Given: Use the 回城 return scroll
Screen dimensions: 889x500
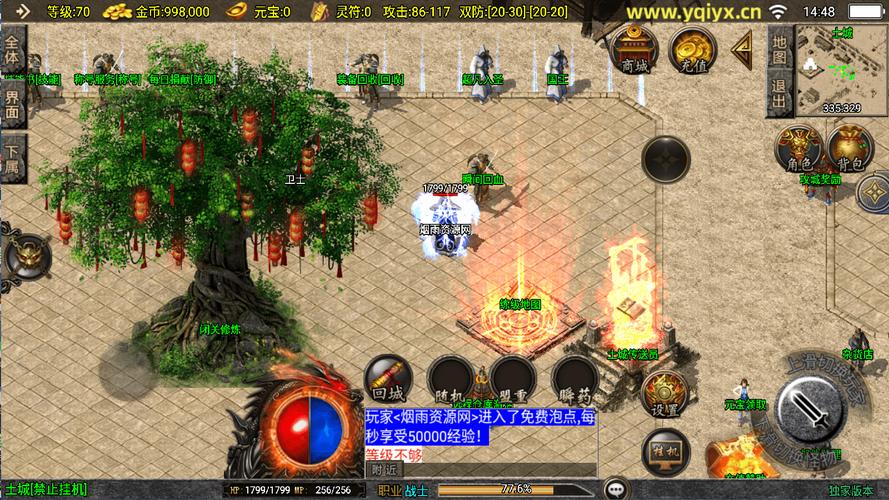Looking at the screenshot, I should click(387, 380).
